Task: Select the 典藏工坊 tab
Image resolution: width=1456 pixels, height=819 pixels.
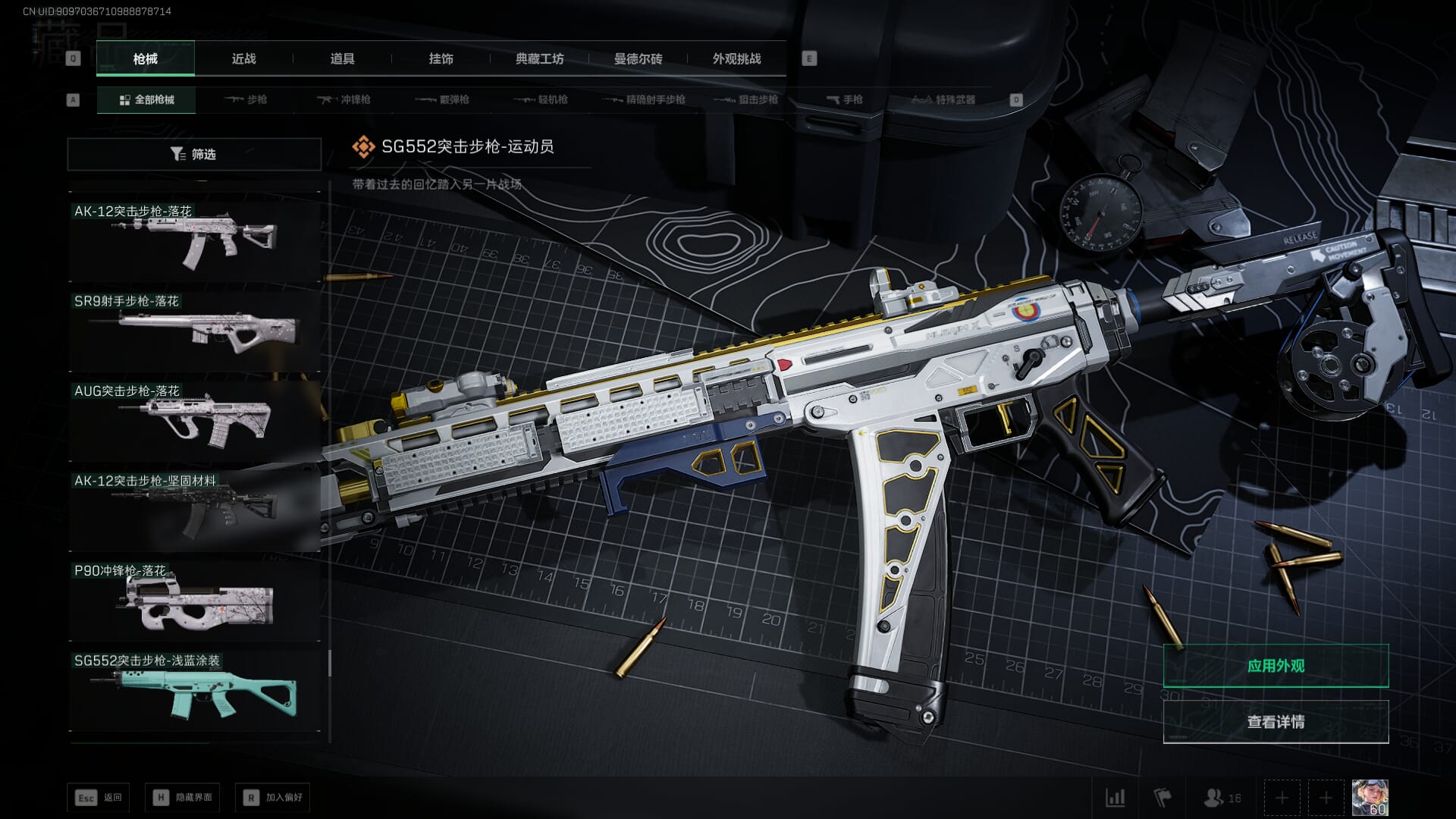Action: pyautogui.click(x=539, y=59)
